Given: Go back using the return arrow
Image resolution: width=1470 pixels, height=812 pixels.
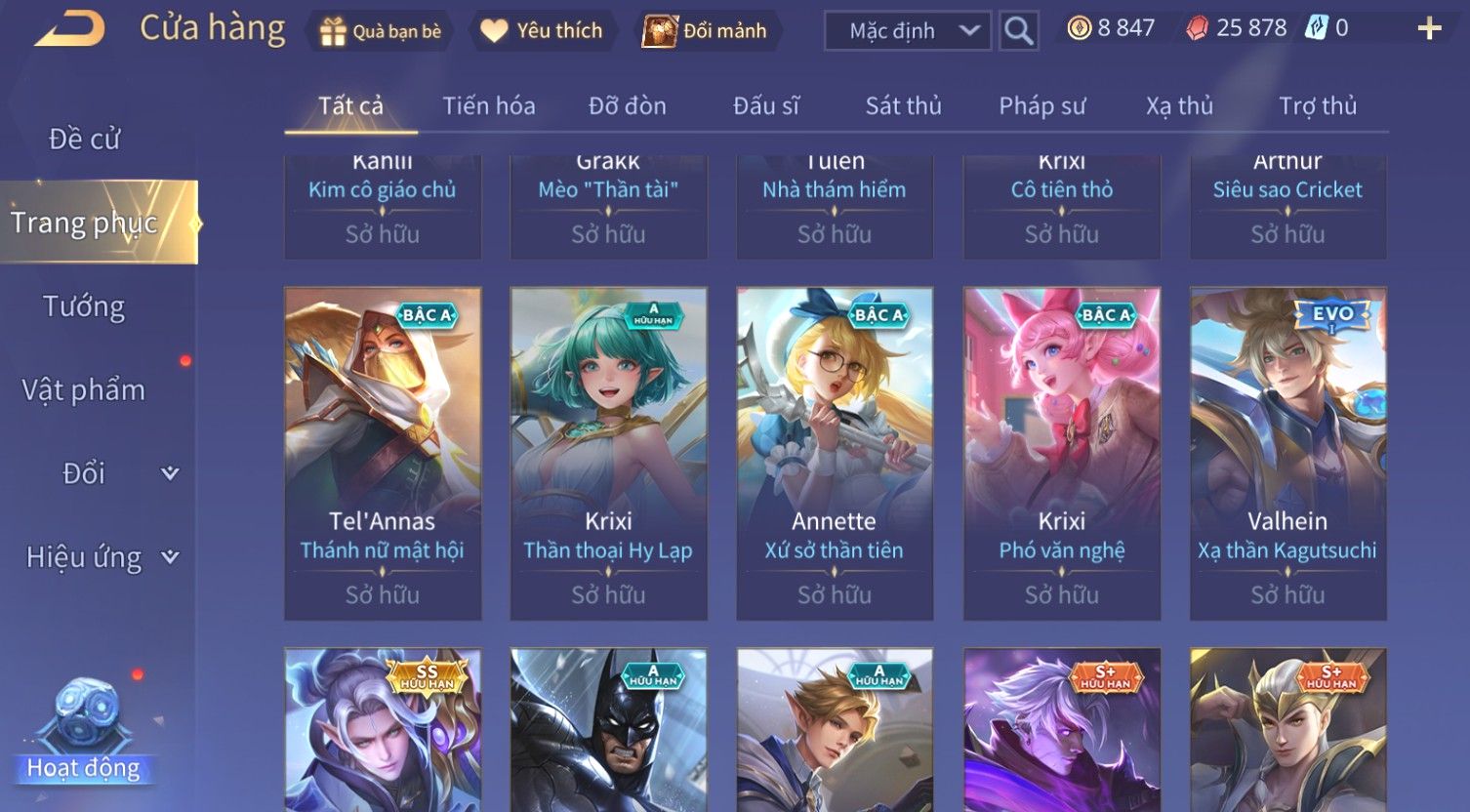Looking at the screenshot, I should pyautogui.click(x=69, y=29).
